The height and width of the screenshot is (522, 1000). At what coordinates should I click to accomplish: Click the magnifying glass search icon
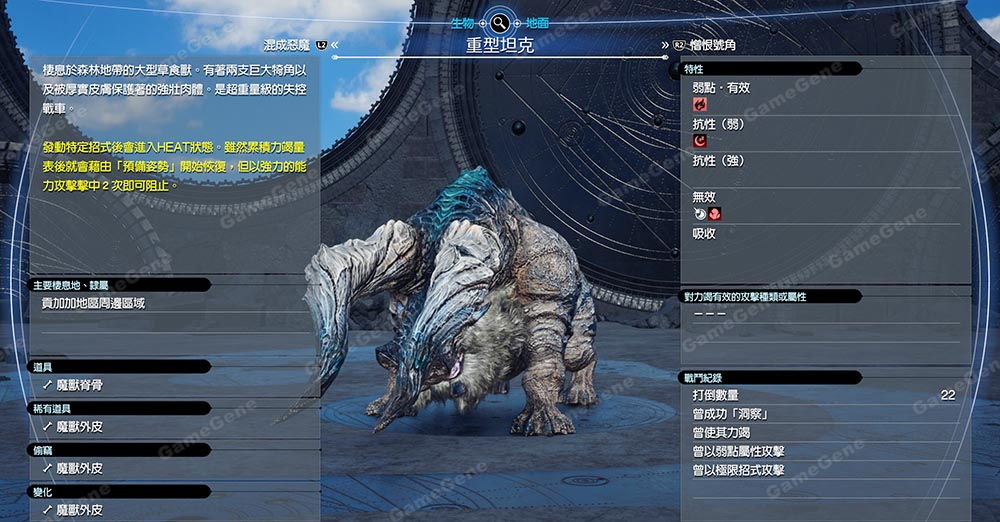[499, 22]
